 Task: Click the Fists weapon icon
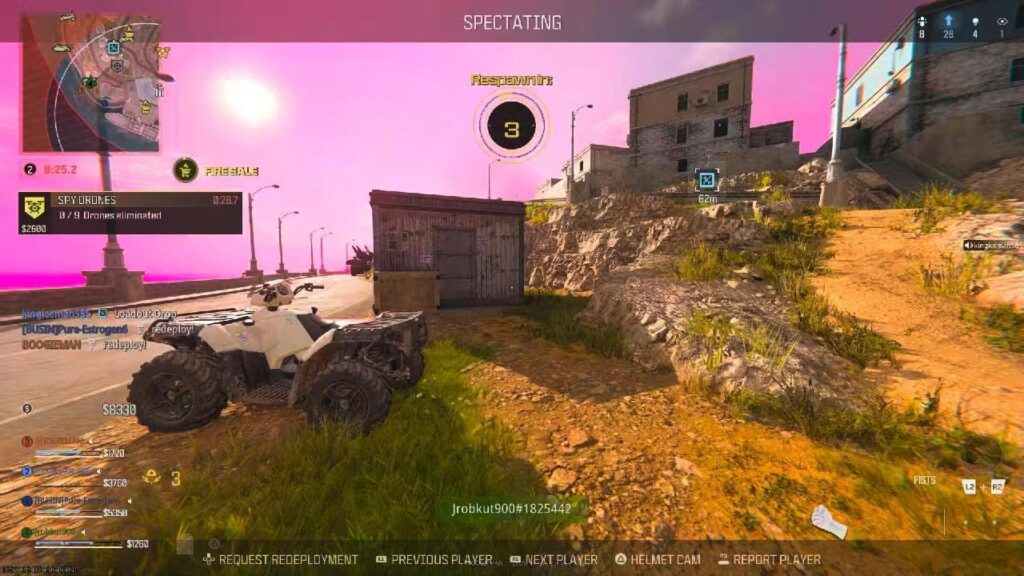(x=828, y=521)
